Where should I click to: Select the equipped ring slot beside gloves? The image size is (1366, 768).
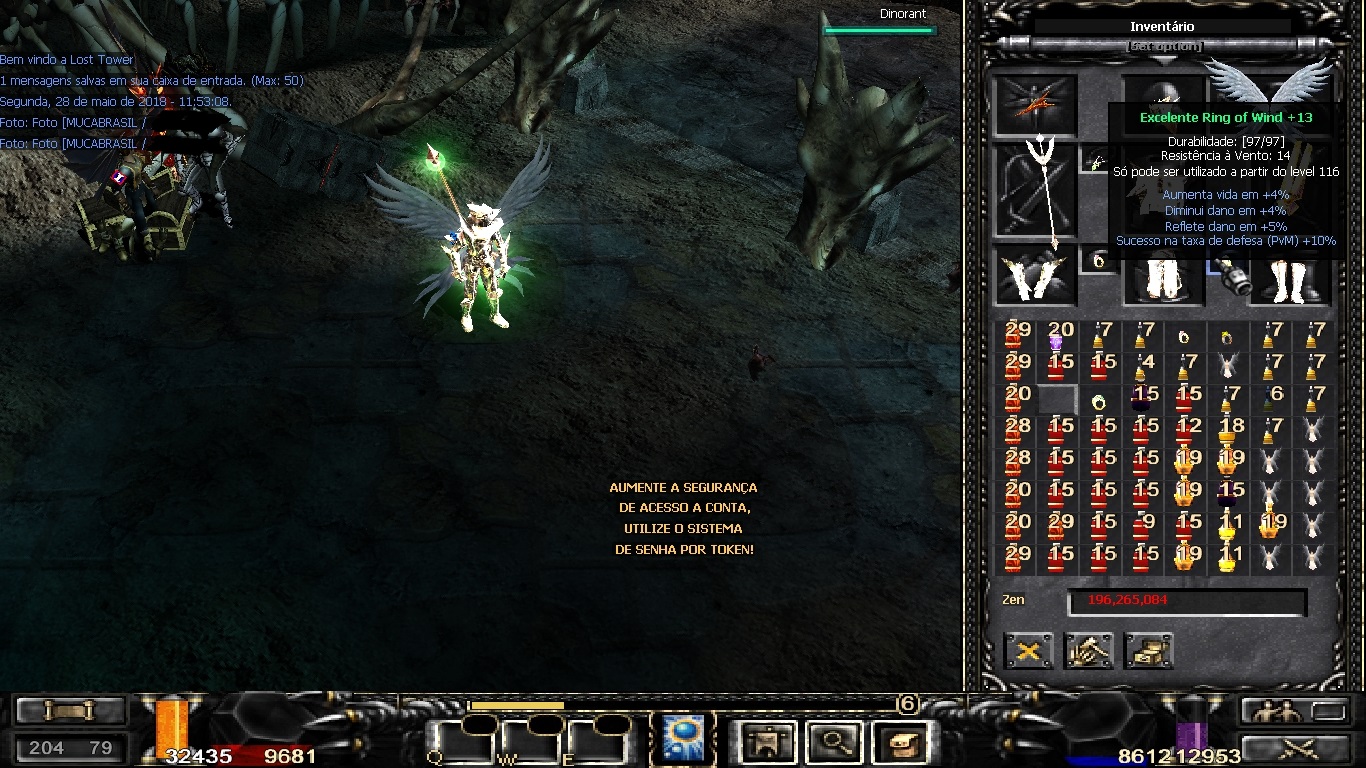click(x=1098, y=261)
